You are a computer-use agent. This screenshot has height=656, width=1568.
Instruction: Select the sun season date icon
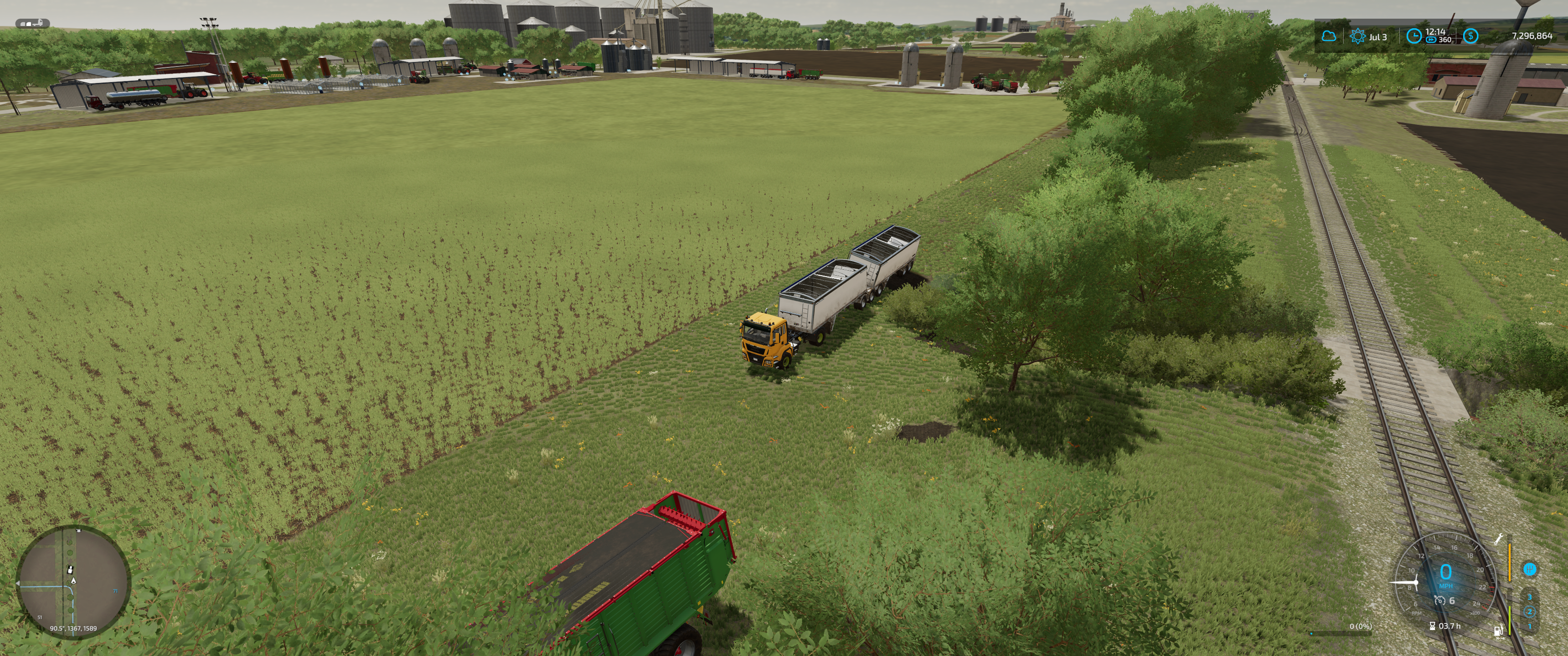point(1357,36)
